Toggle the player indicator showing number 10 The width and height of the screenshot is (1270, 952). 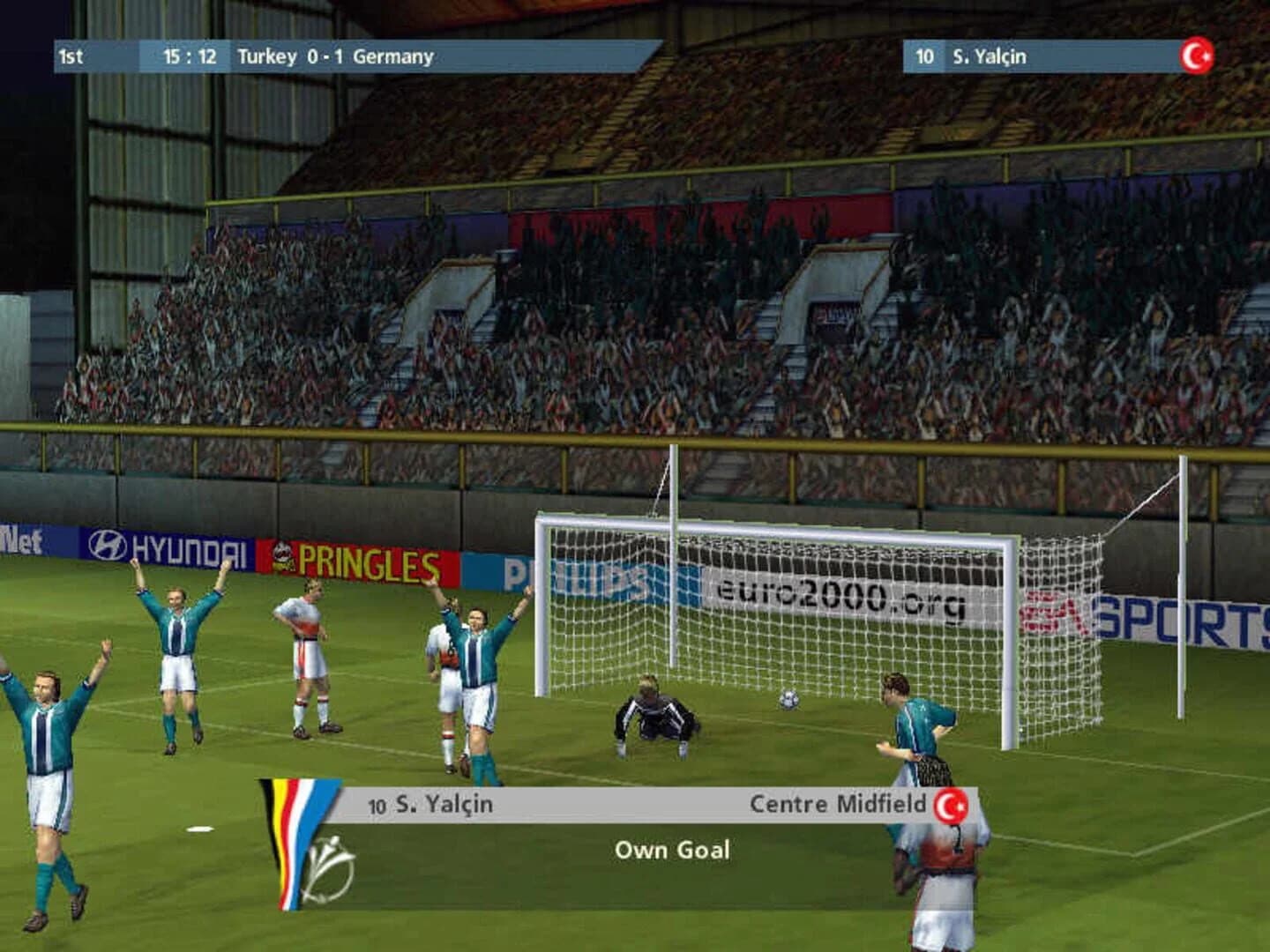tap(925, 56)
